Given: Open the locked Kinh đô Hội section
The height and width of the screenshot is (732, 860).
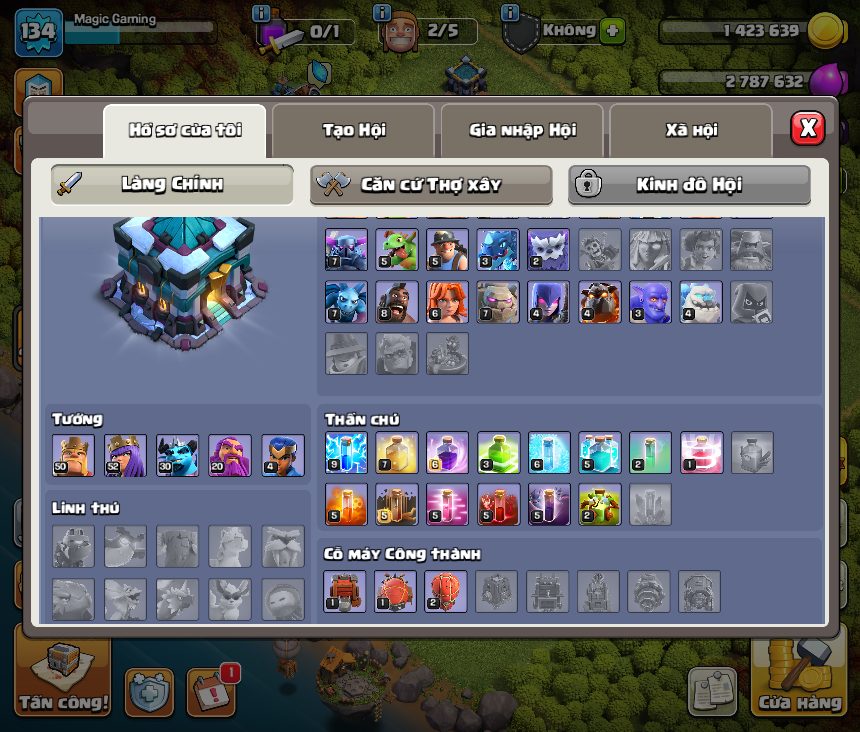Looking at the screenshot, I should [x=689, y=185].
